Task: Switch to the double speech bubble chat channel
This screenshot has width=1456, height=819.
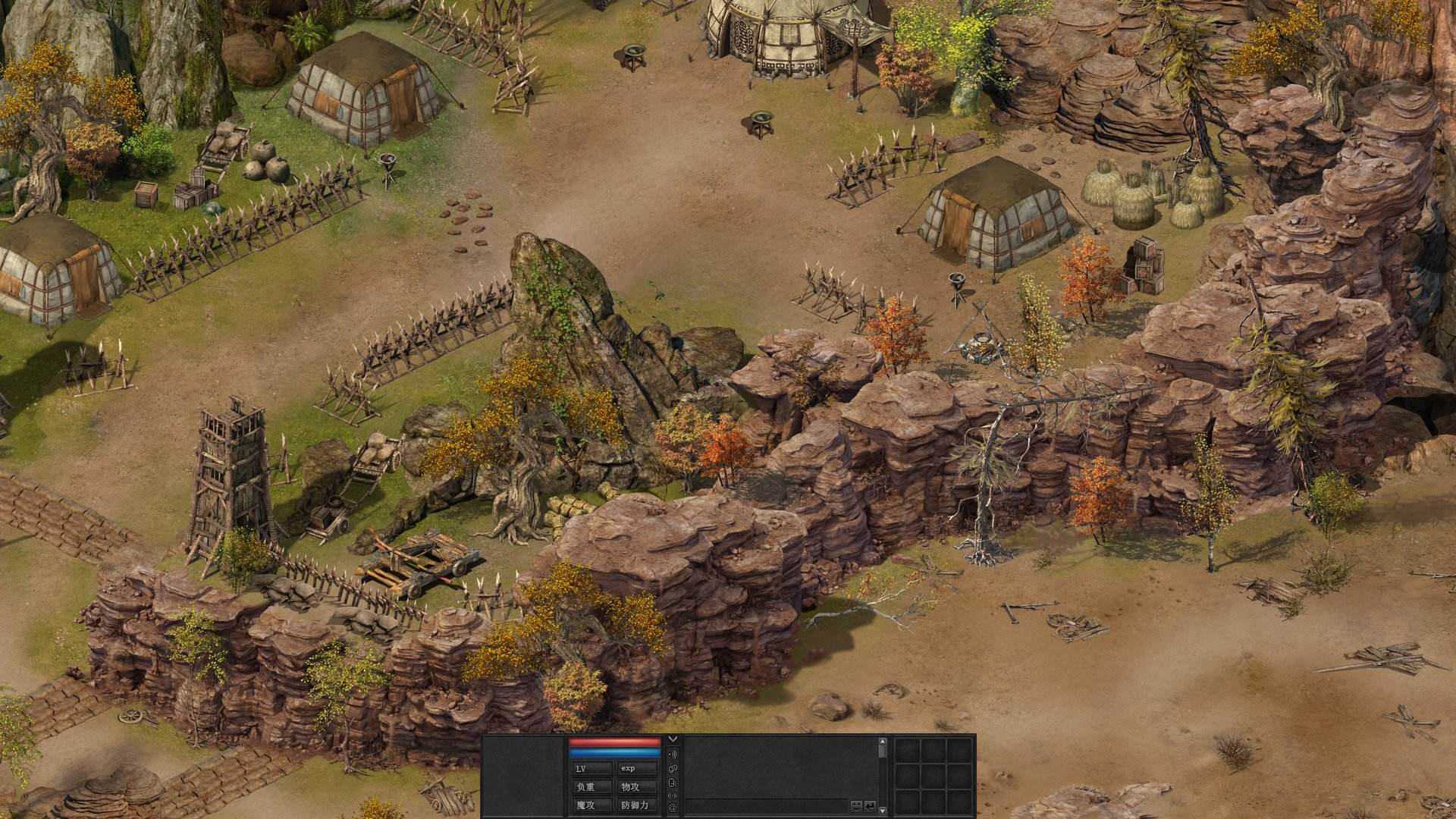Action: pos(673,769)
